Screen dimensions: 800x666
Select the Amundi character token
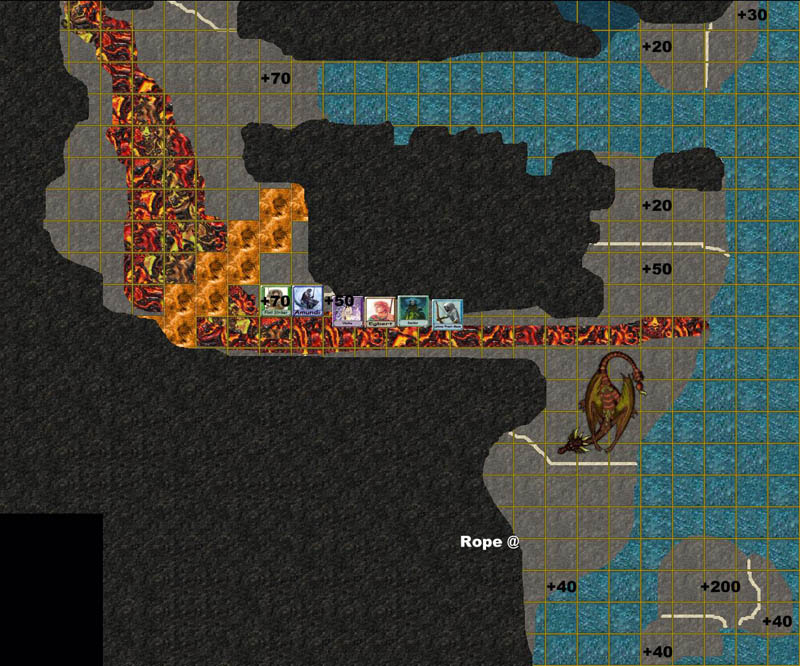307,302
